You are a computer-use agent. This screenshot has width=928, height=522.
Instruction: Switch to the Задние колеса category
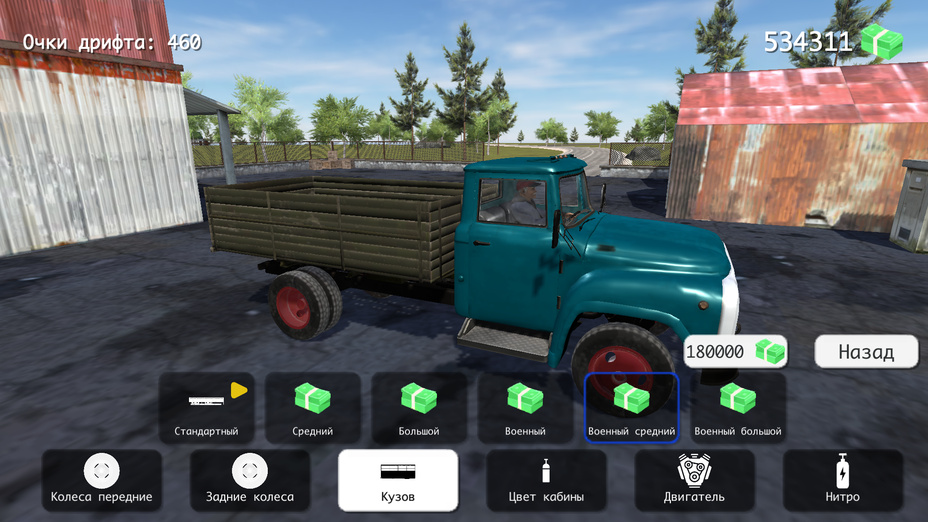(x=250, y=480)
